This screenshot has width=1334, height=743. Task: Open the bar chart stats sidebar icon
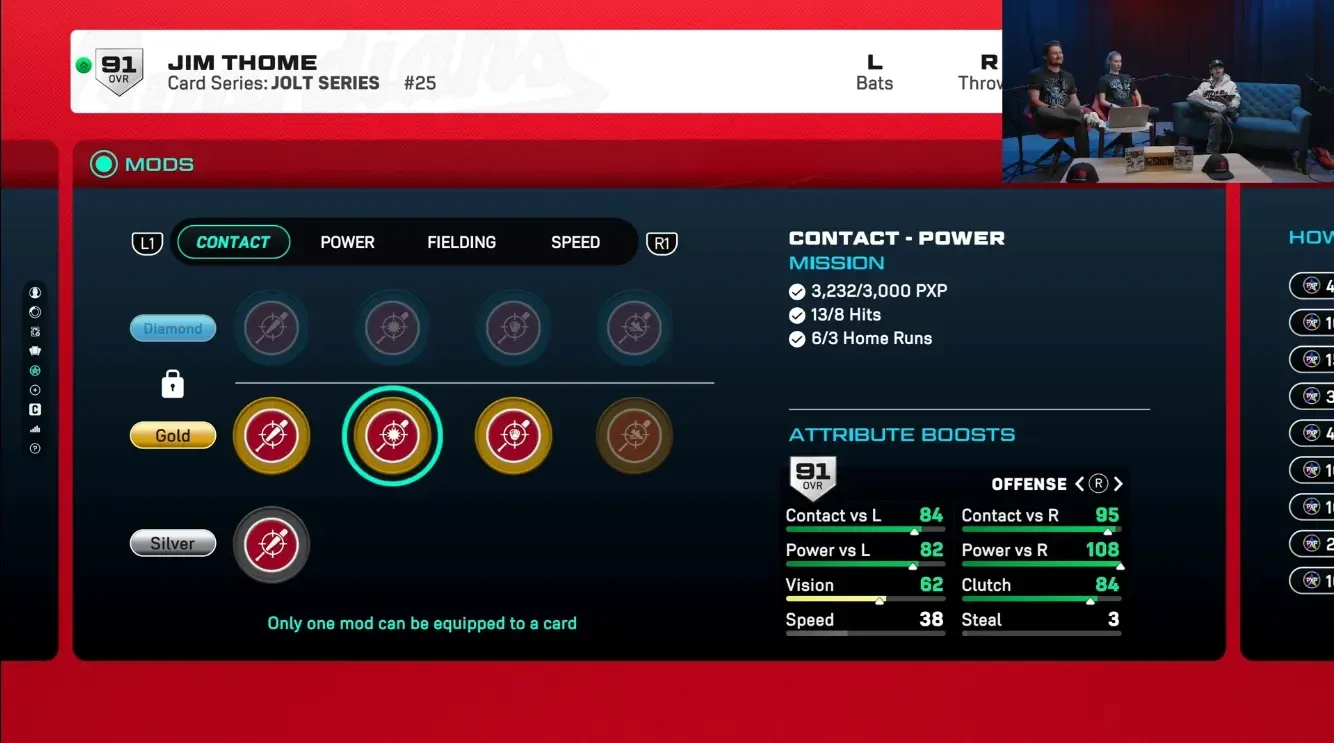35,429
